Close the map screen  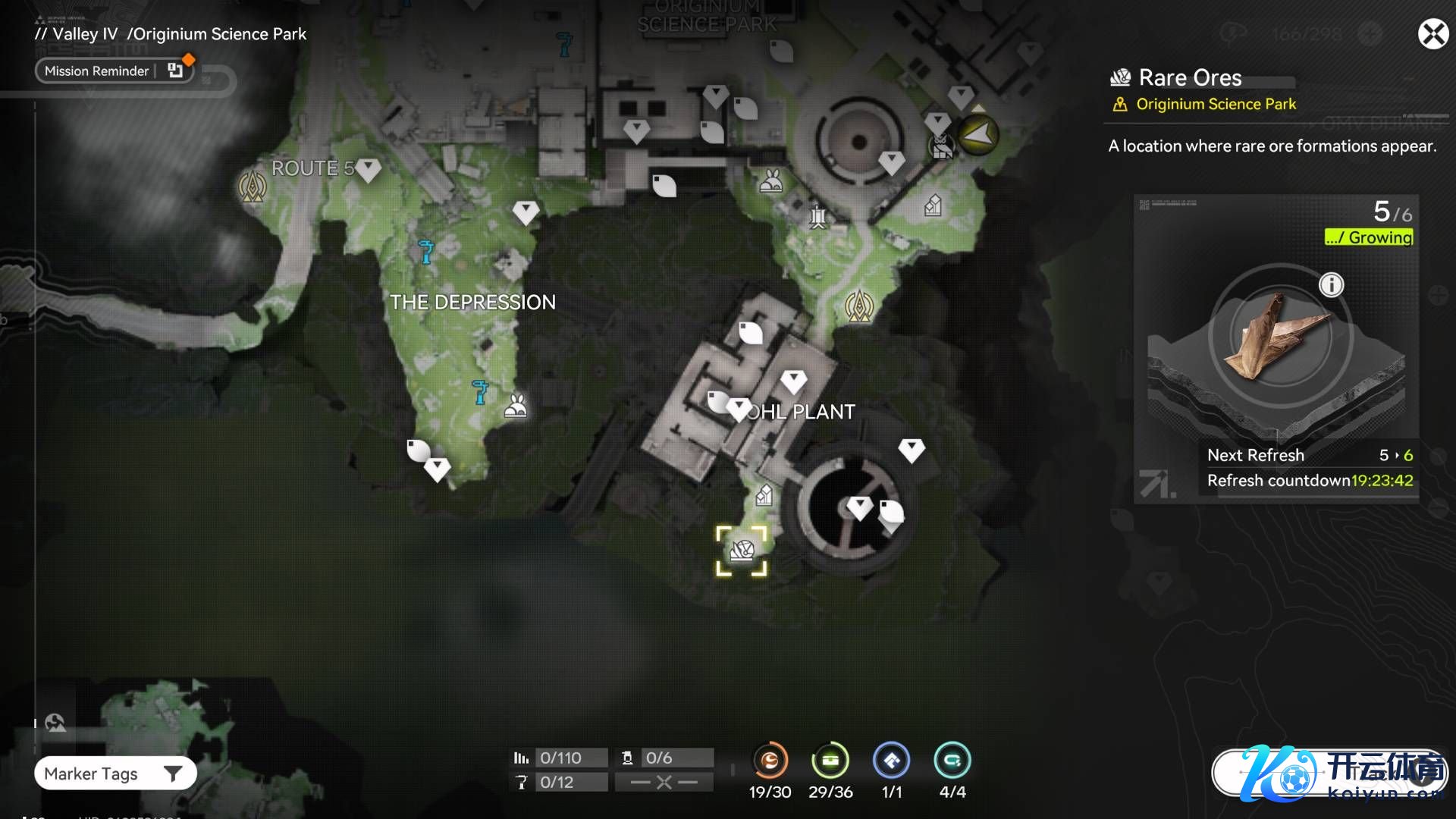(1432, 34)
